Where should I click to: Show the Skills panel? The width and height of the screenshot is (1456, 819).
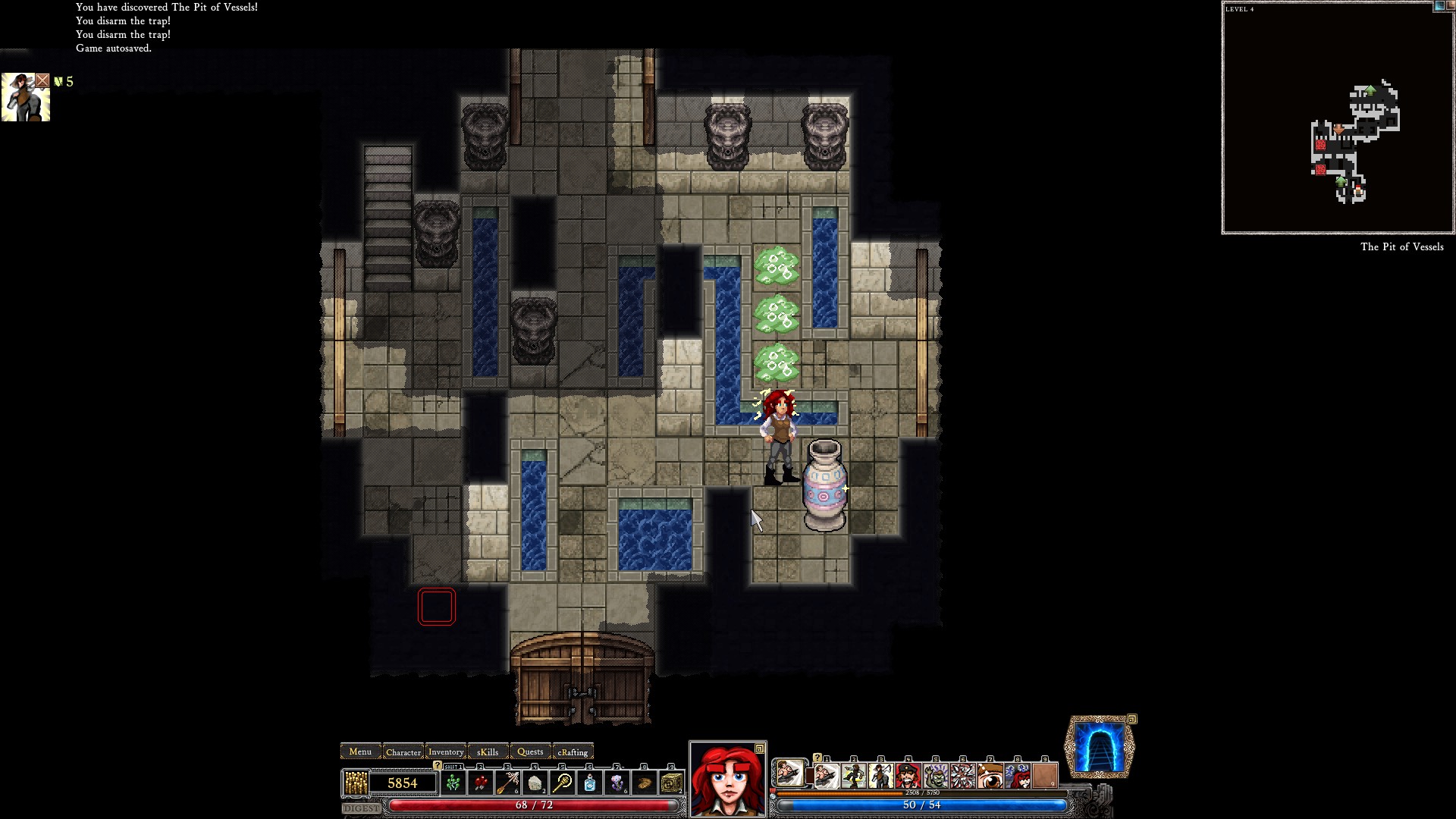click(x=488, y=752)
